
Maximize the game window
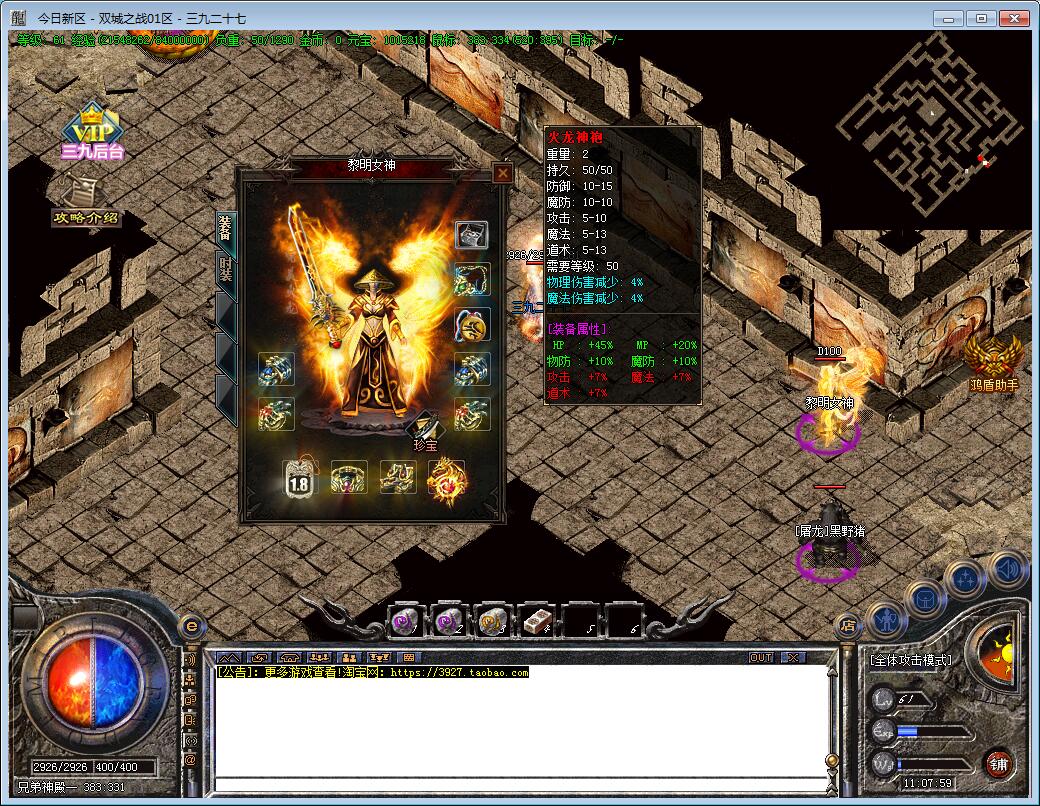[x=981, y=18]
